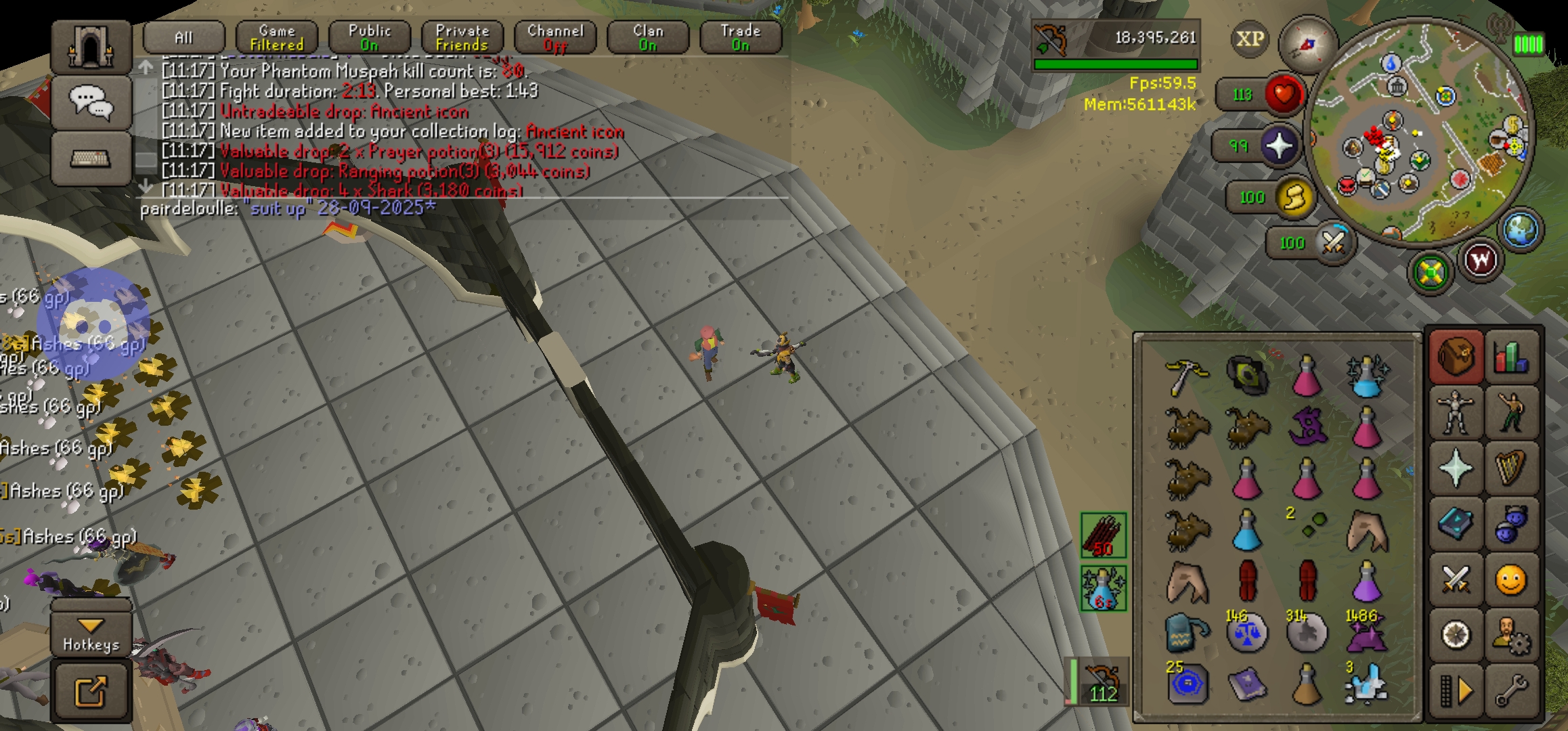Activate the special attack orb
The height and width of the screenshot is (731, 1568).
click(1332, 242)
